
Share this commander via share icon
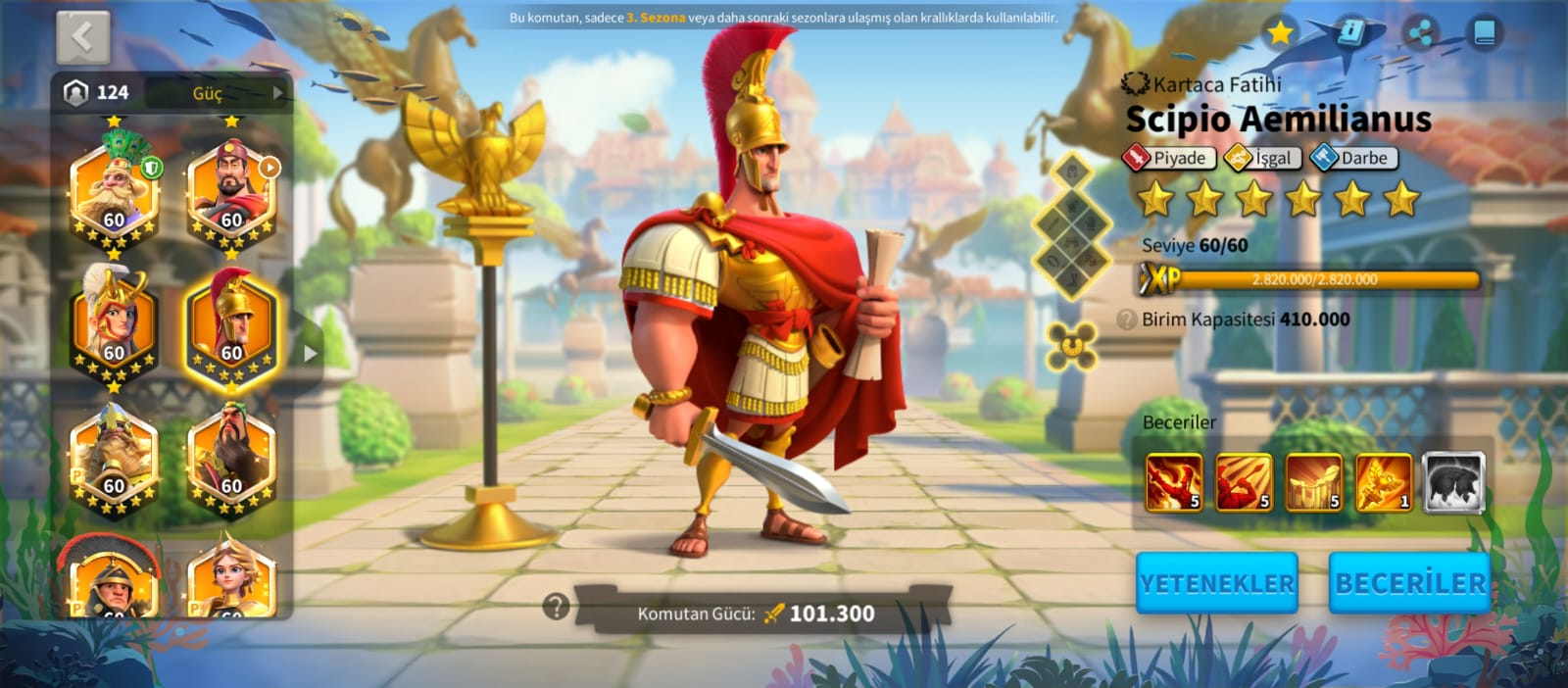click(x=1420, y=33)
